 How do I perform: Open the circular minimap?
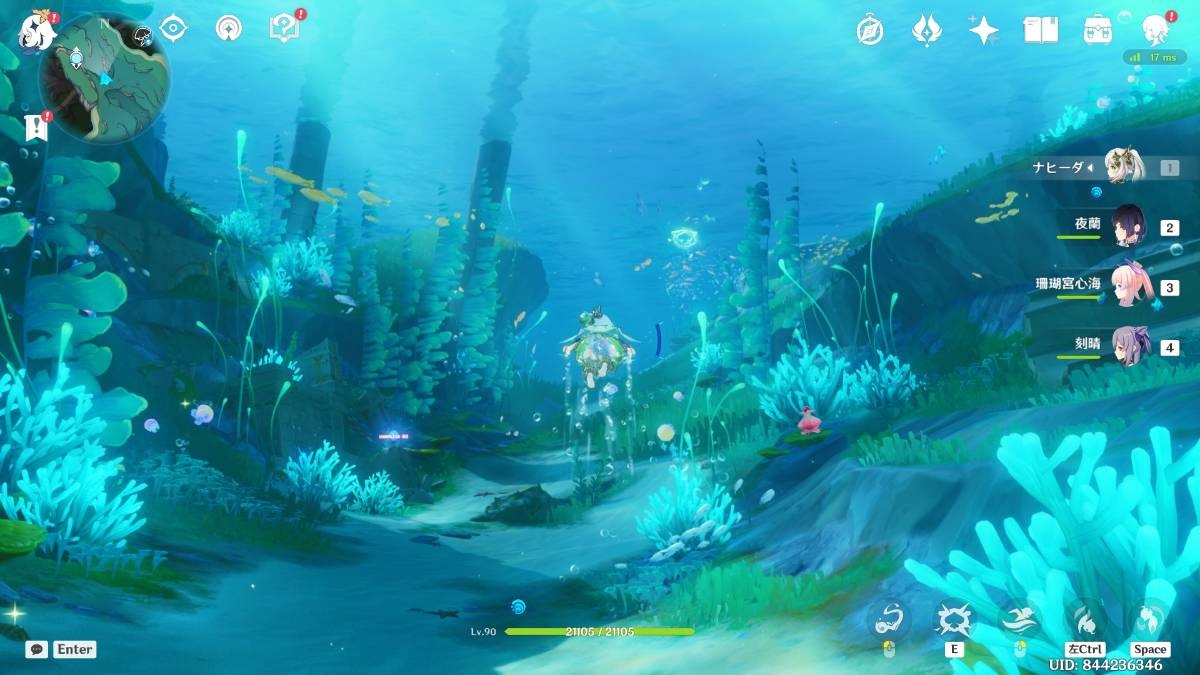point(103,78)
